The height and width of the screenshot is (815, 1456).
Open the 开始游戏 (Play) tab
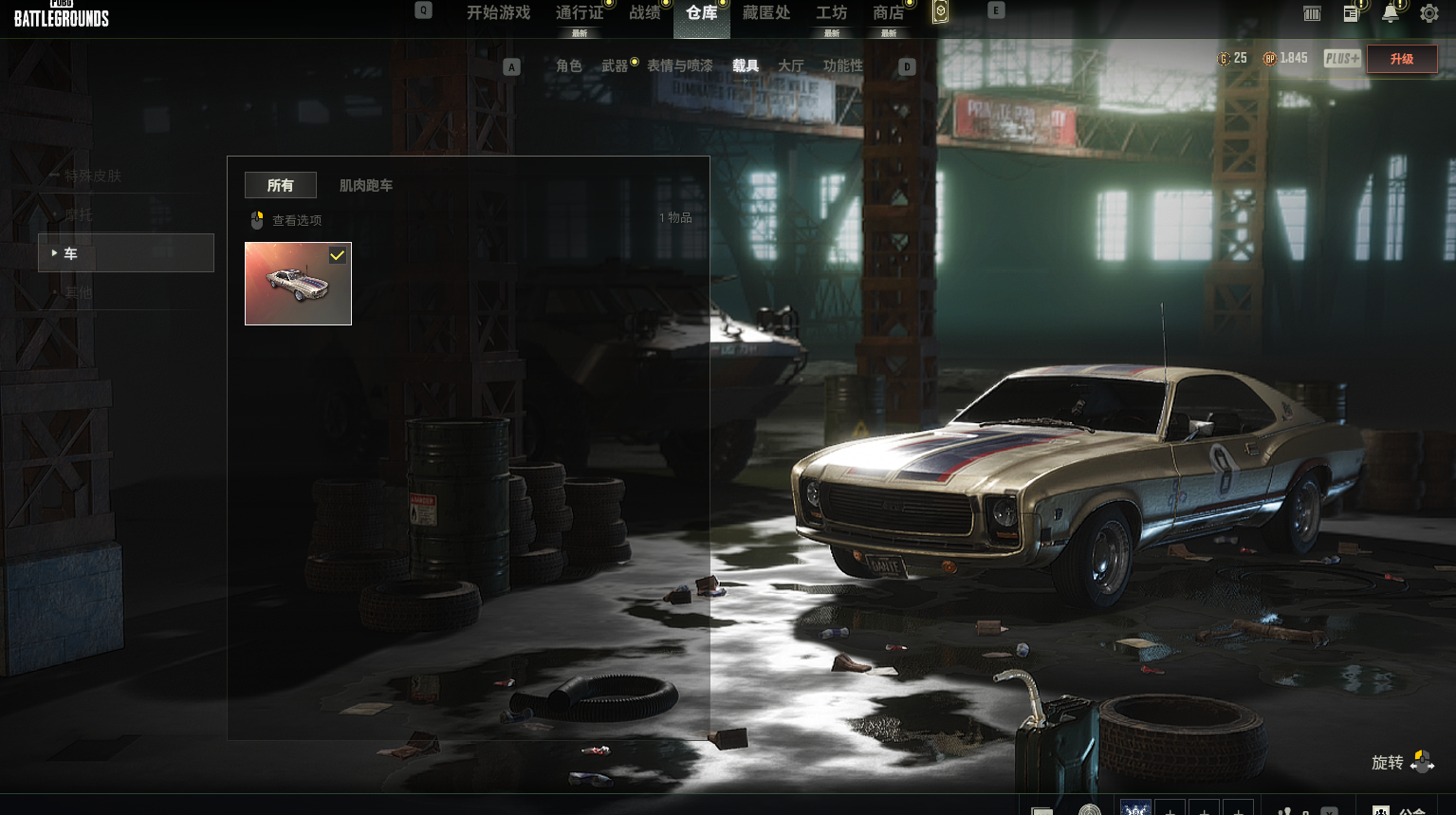click(x=498, y=13)
